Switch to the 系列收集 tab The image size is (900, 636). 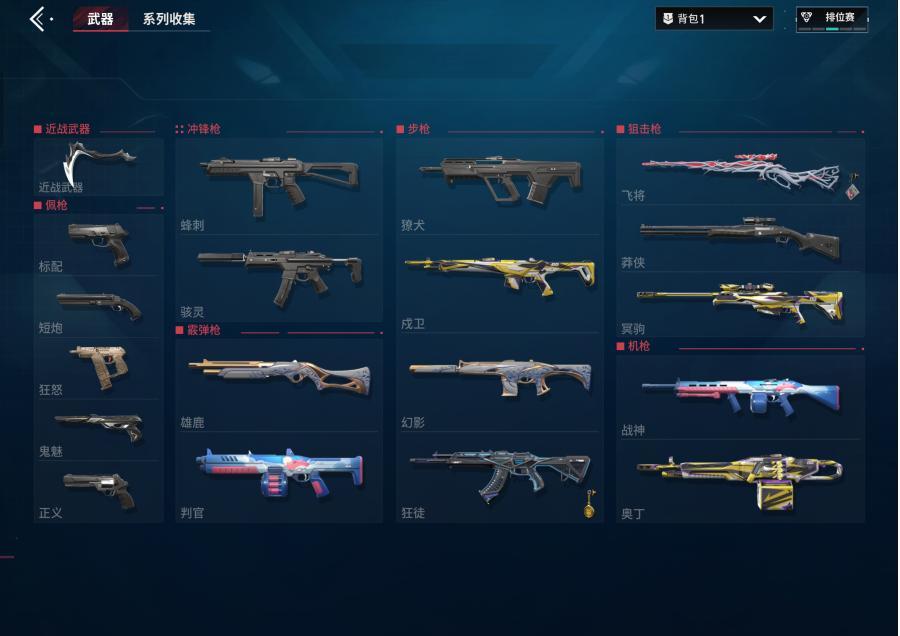[169, 19]
